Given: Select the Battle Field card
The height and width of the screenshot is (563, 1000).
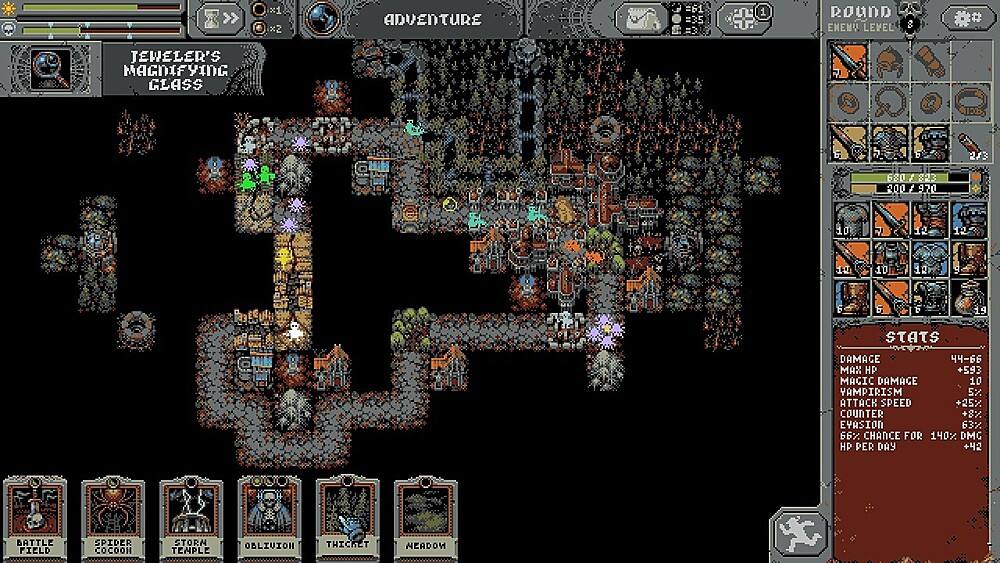Looking at the screenshot, I should tap(36, 518).
